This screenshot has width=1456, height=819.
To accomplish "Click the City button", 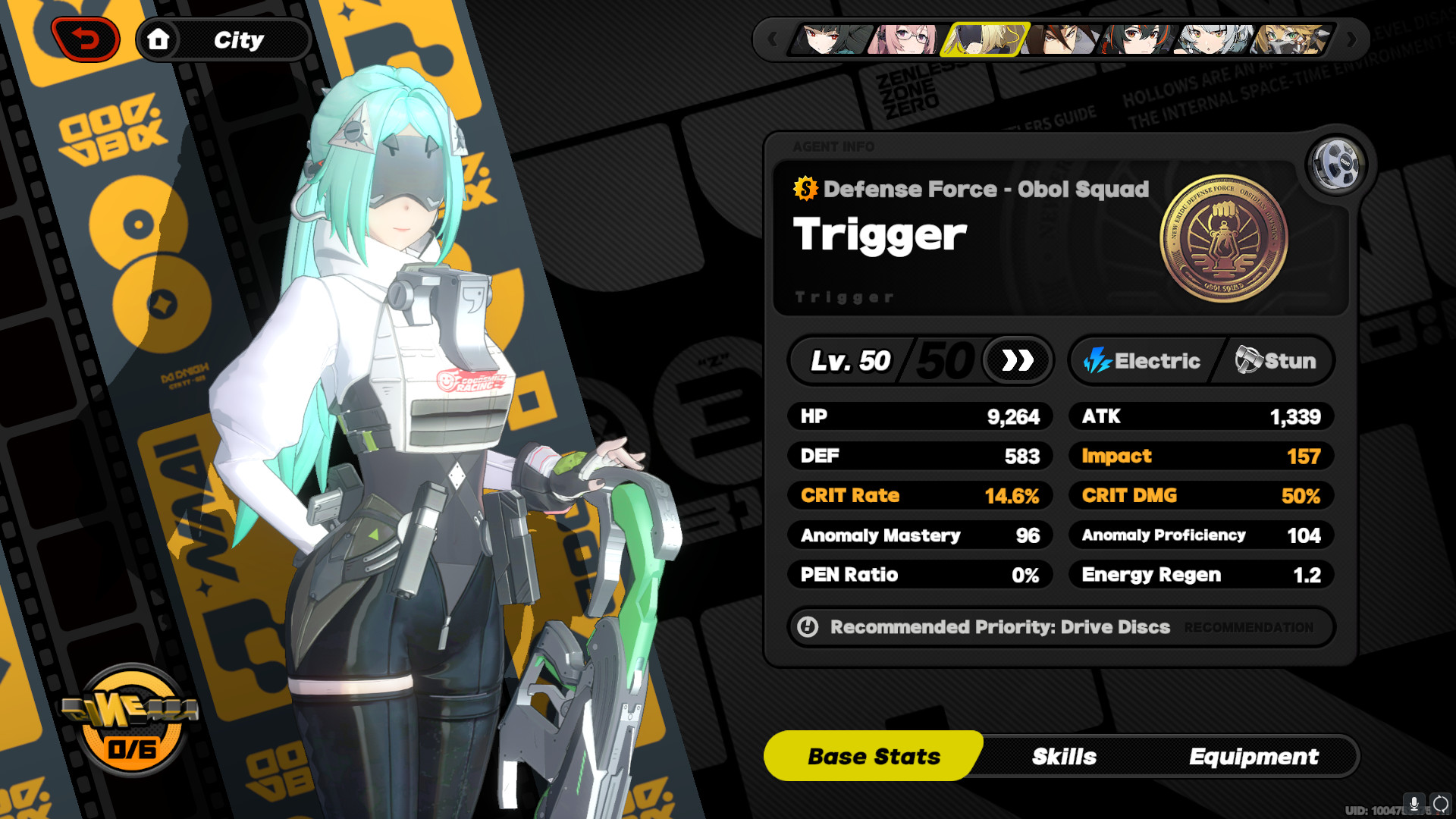I will coord(224,39).
